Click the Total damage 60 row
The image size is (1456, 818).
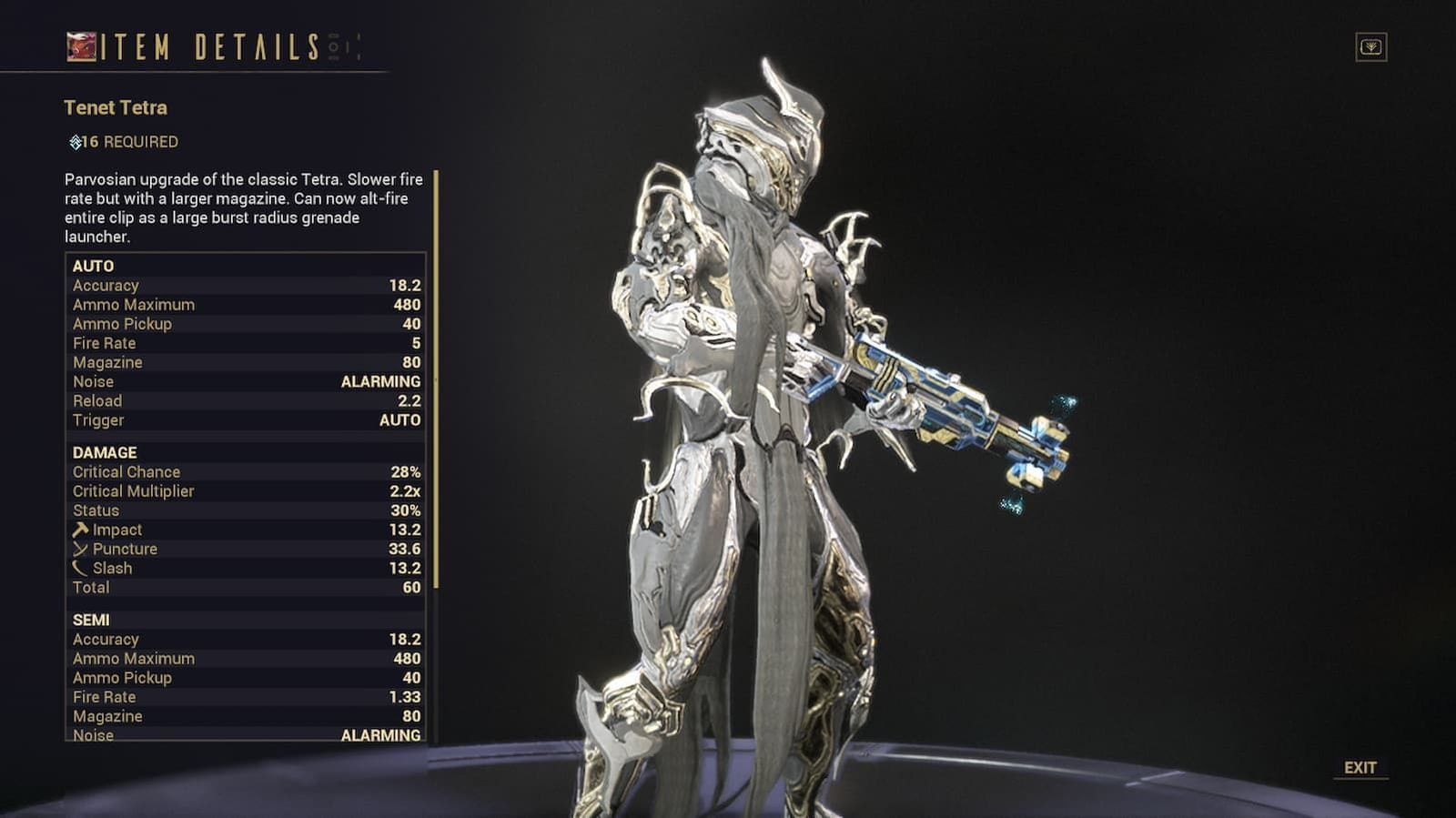[x=246, y=587]
